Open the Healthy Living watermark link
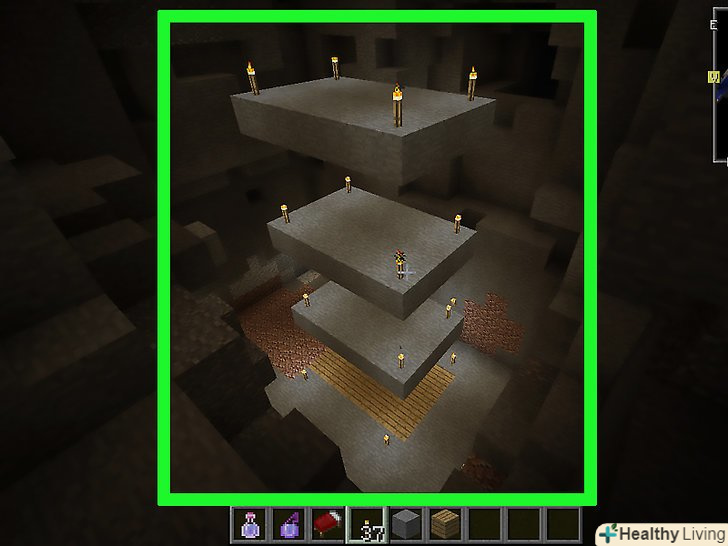Screen dimensions: 728x546 (661, 533)
